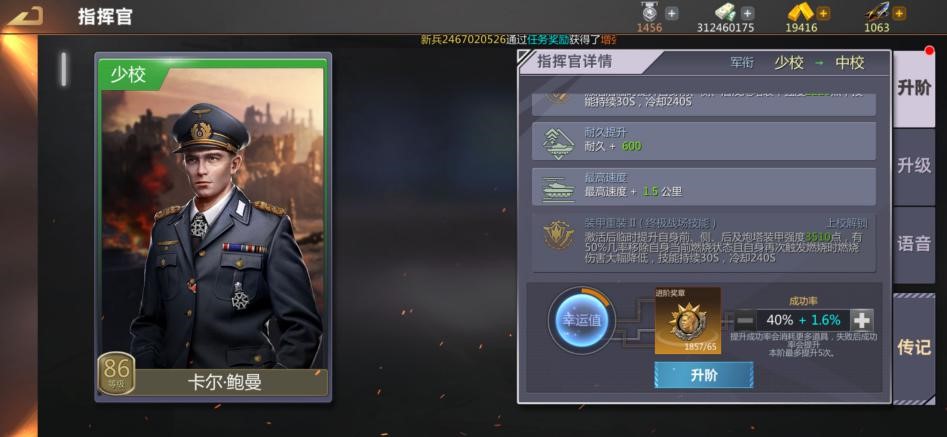Add more medals with the plus button

point(672,13)
